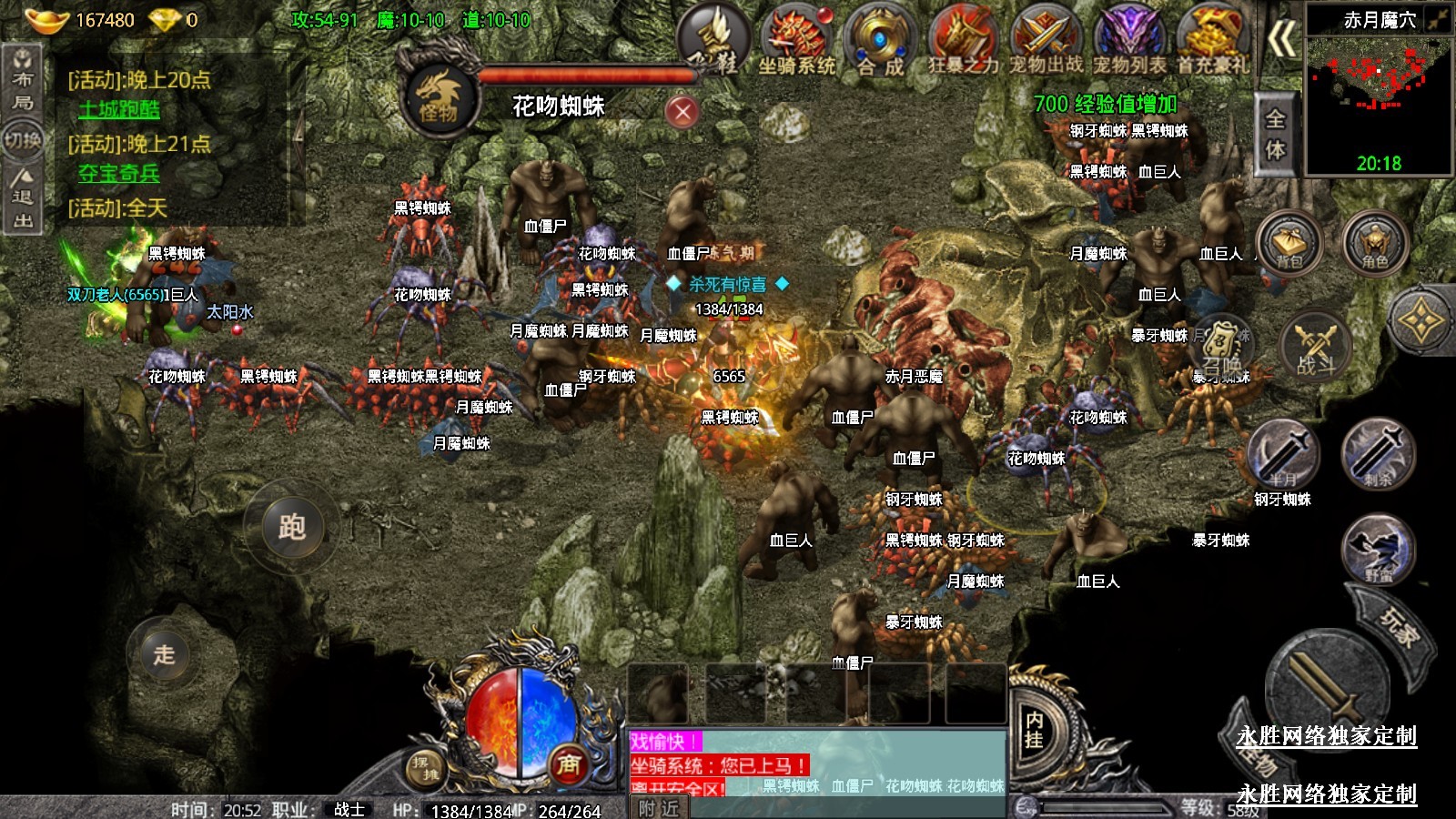
Task: Use the 召唤 summon button
Action: tap(1221, 347)
